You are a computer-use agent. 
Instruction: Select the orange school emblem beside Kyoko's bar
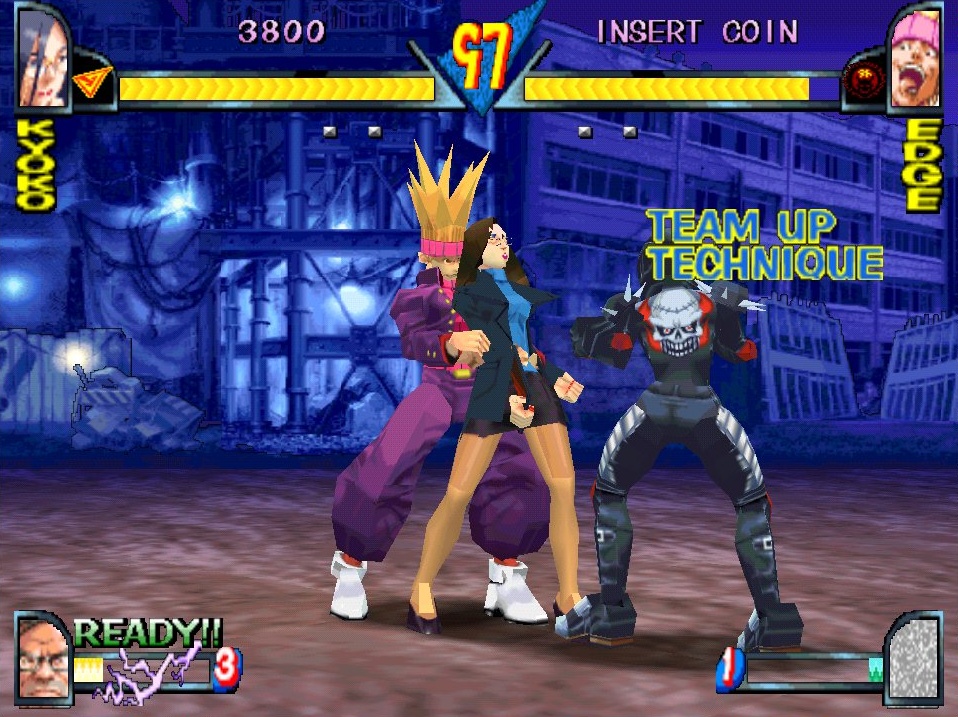(93, 85)
